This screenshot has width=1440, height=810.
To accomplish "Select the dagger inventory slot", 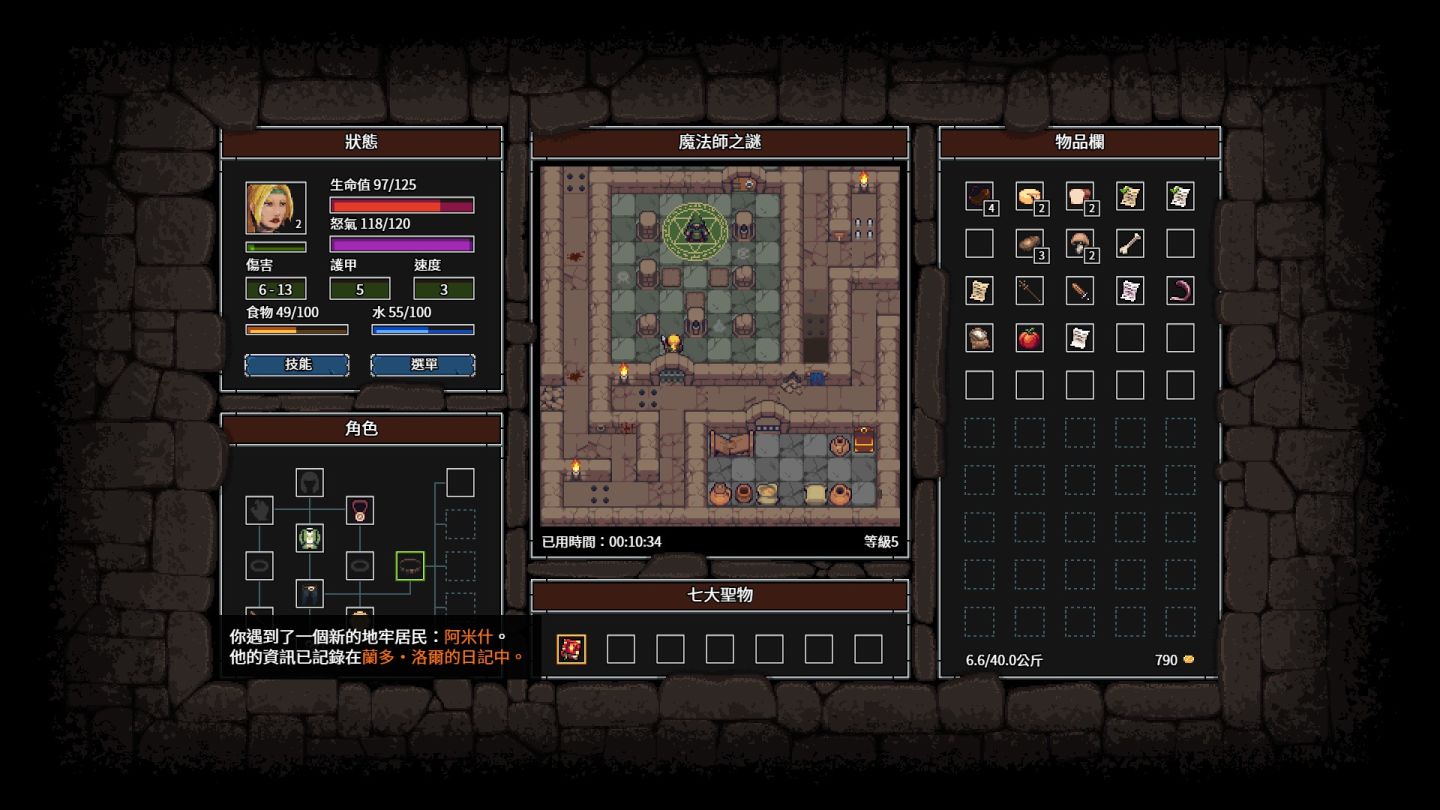I will (x=1079, y=291).
